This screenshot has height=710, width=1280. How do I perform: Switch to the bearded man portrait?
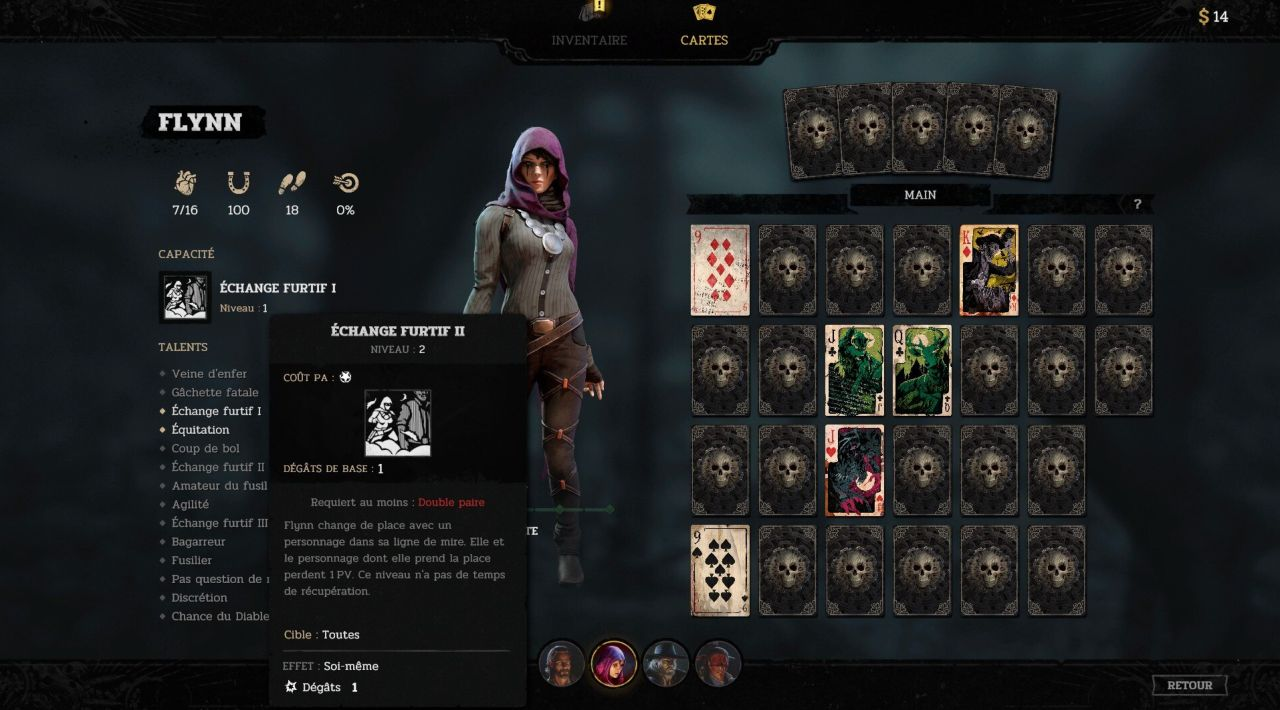tap(561, 664)
